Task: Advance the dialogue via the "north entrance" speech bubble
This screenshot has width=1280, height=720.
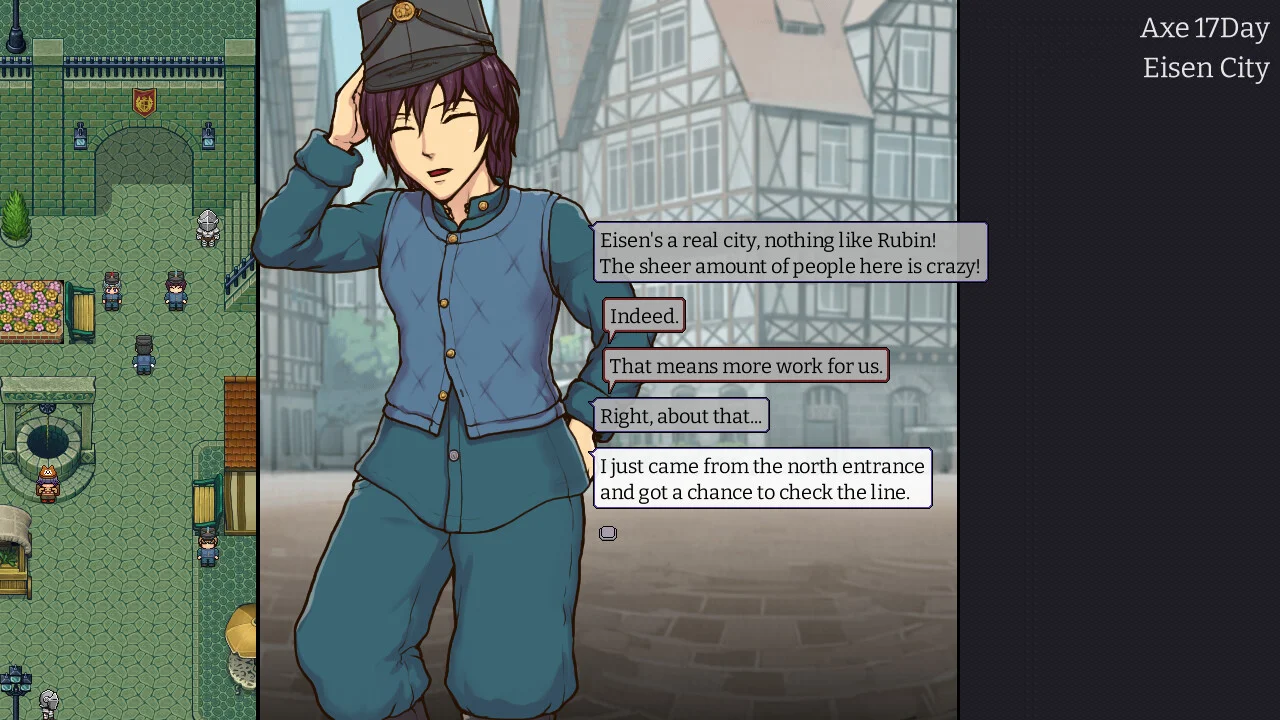Action: click(x=762, y=479)
